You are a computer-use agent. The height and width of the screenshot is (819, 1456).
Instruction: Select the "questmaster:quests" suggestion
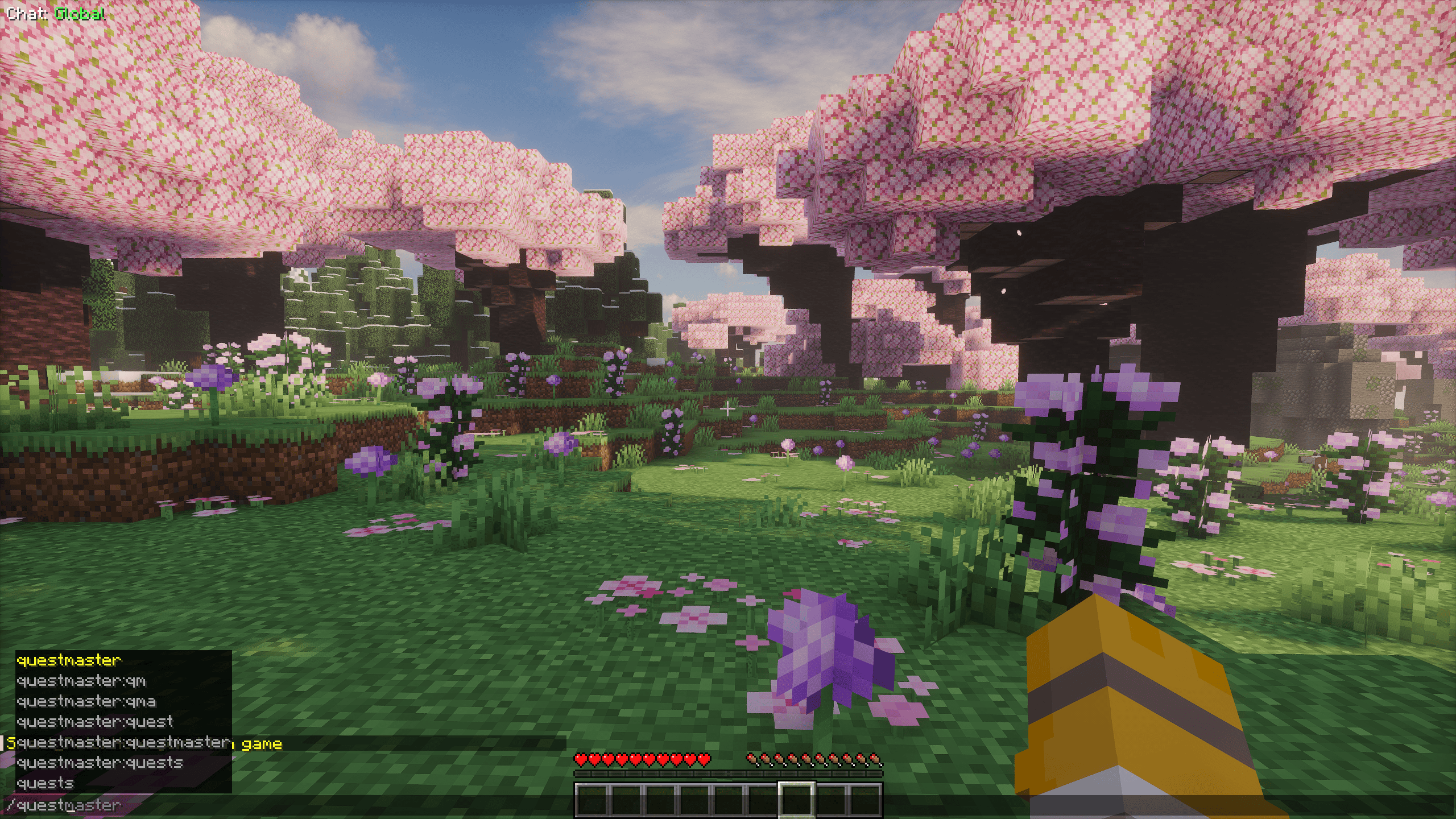click(100, 763)
